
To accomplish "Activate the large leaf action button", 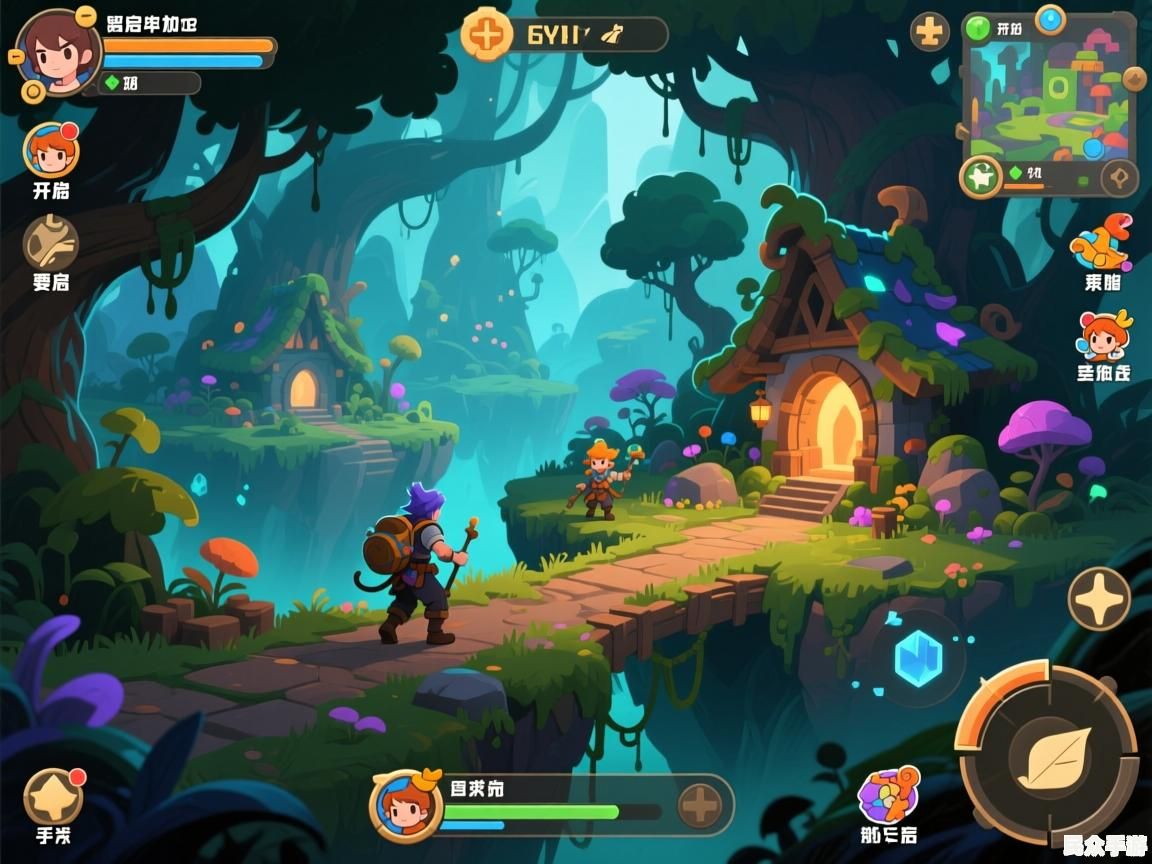I will click(1048, 752).
